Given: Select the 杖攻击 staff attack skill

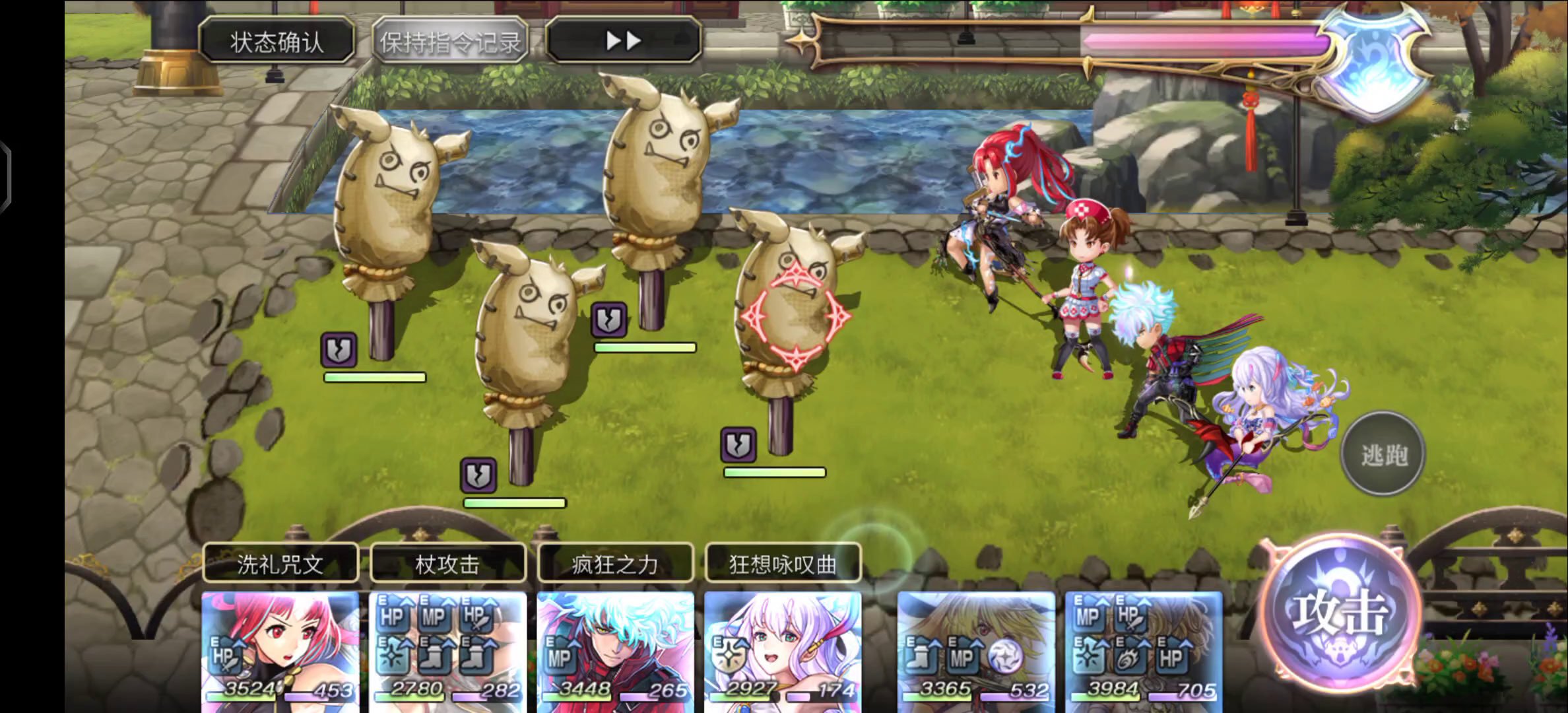Looking at the screenshot, I should coord(448,564).
